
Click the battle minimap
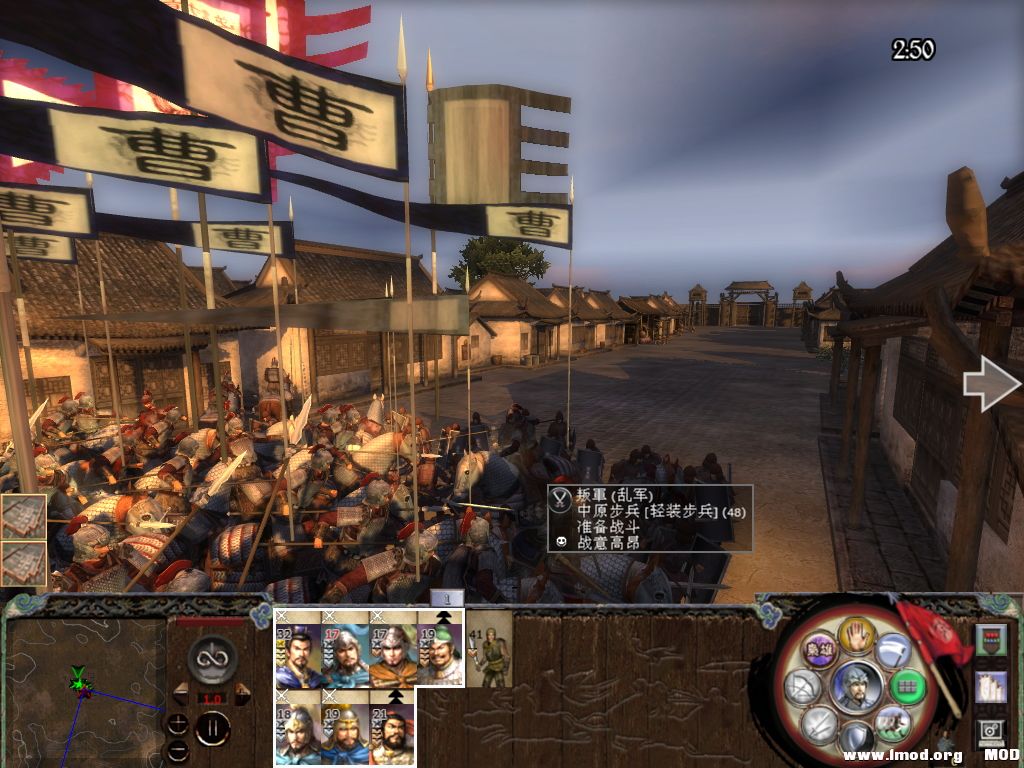click(x=85, y=690)
